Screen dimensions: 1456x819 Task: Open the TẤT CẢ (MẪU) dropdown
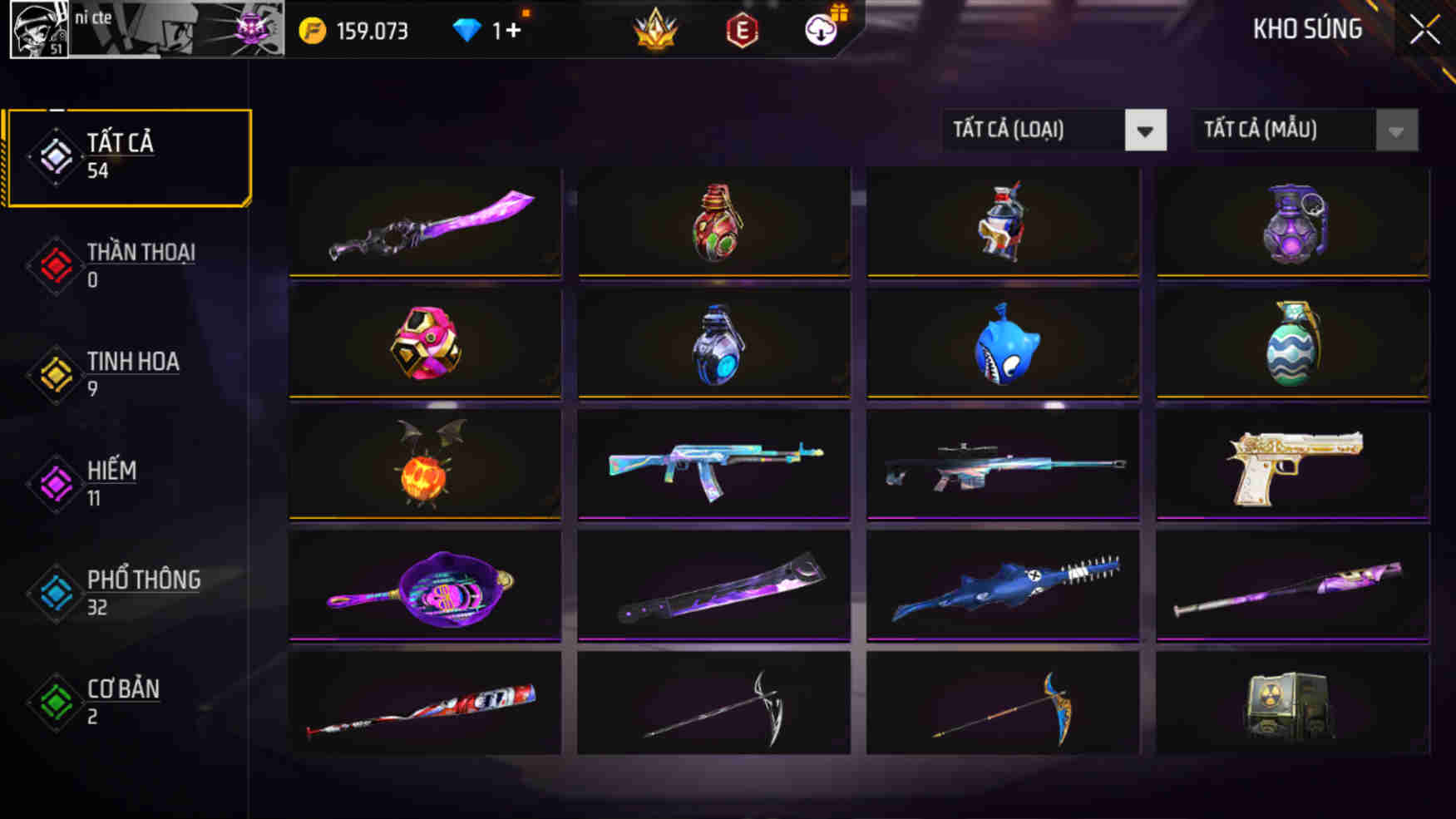point(1301,130)
